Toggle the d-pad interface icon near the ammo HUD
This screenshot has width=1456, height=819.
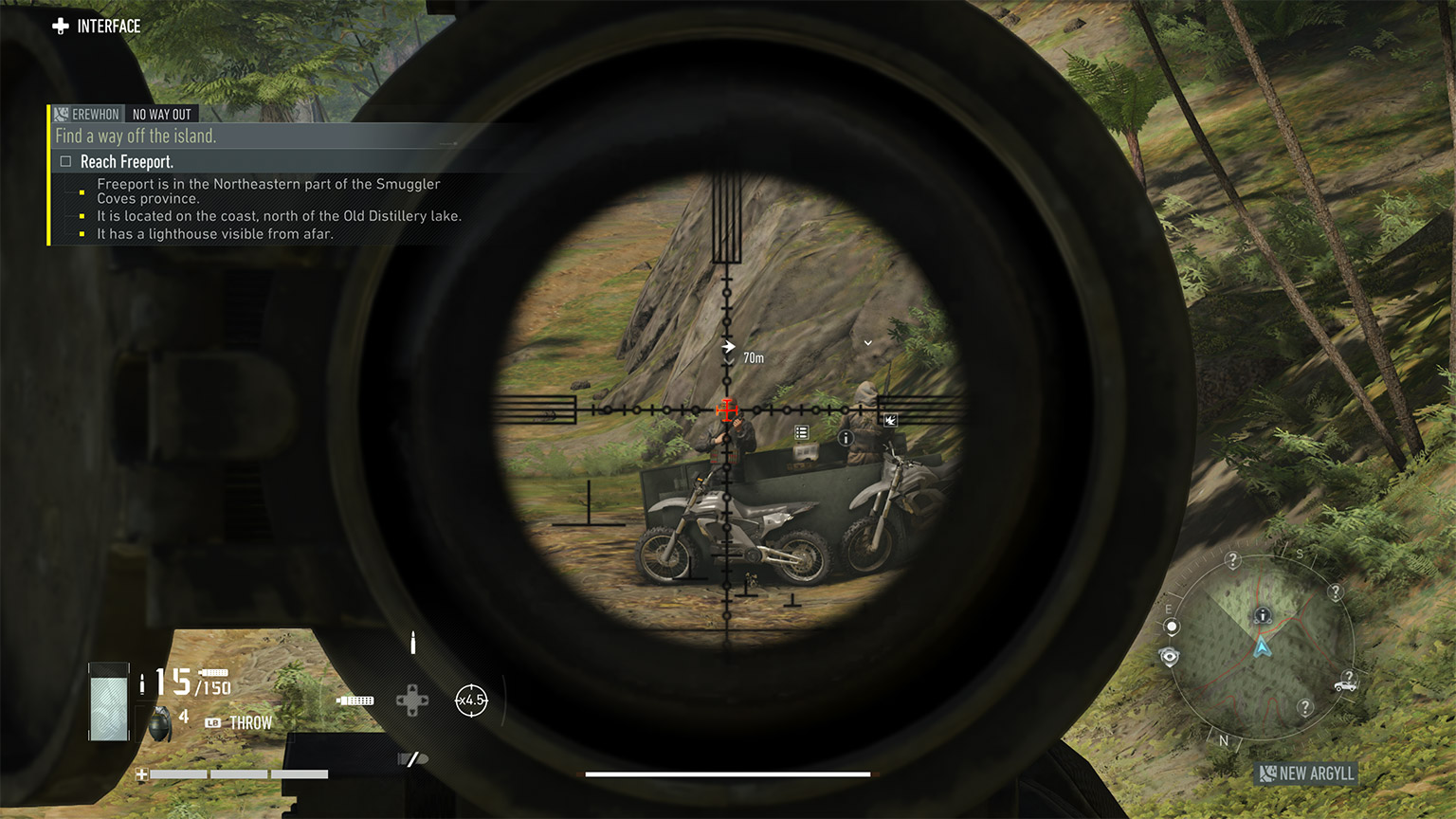coord(414,701)
